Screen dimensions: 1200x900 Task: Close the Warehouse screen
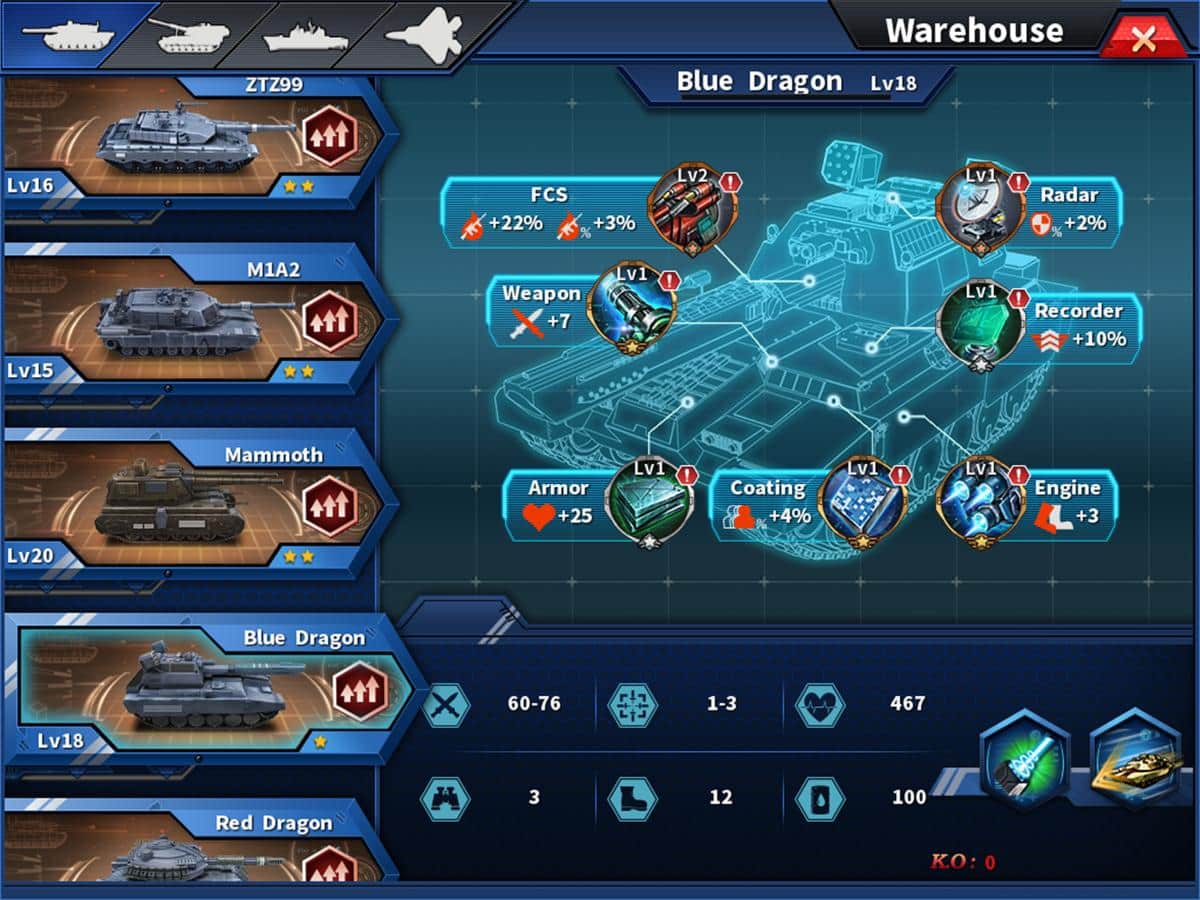click(x=1143, y=39)
